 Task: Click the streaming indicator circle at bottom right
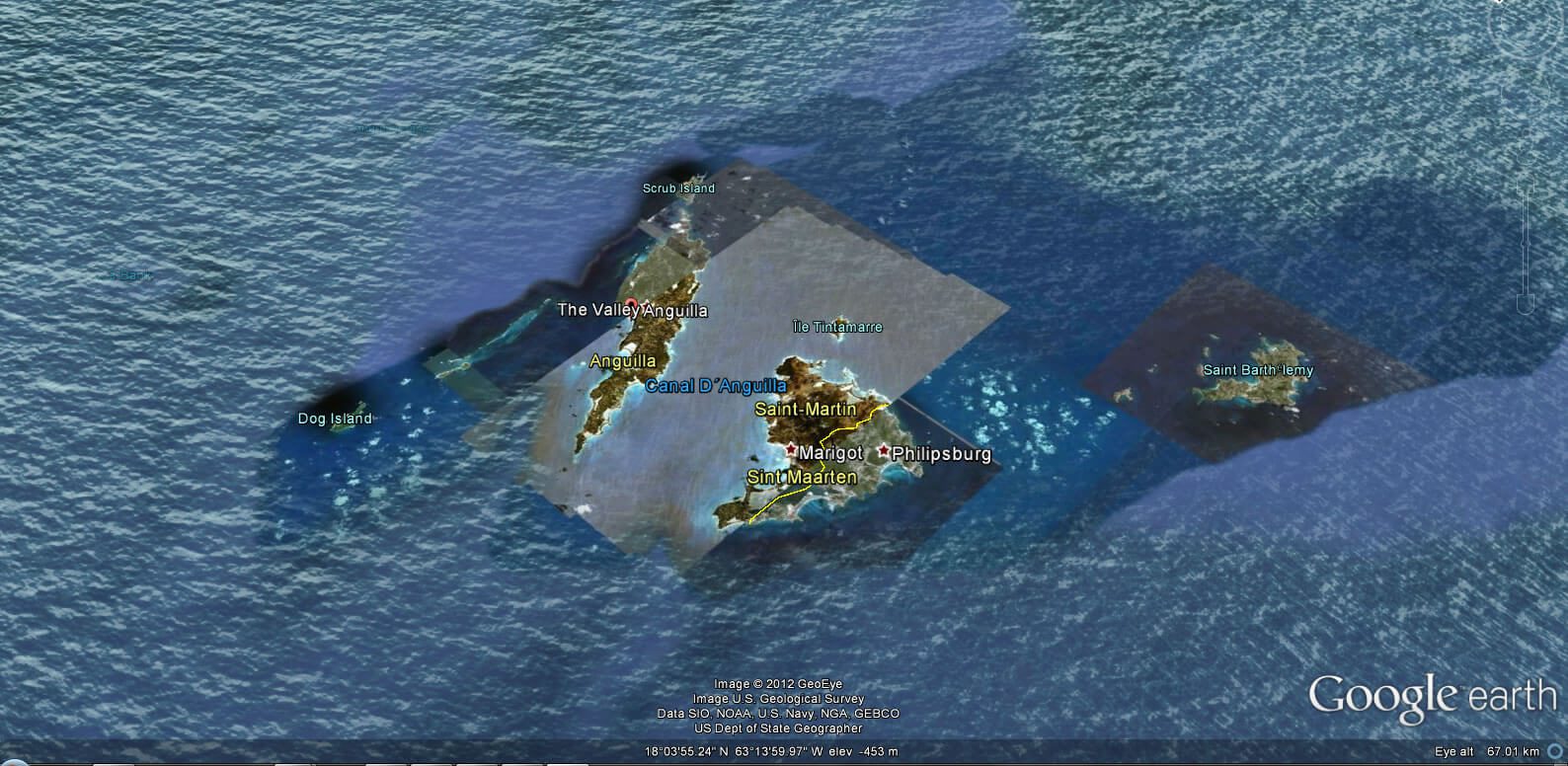tap(1555, 750)
